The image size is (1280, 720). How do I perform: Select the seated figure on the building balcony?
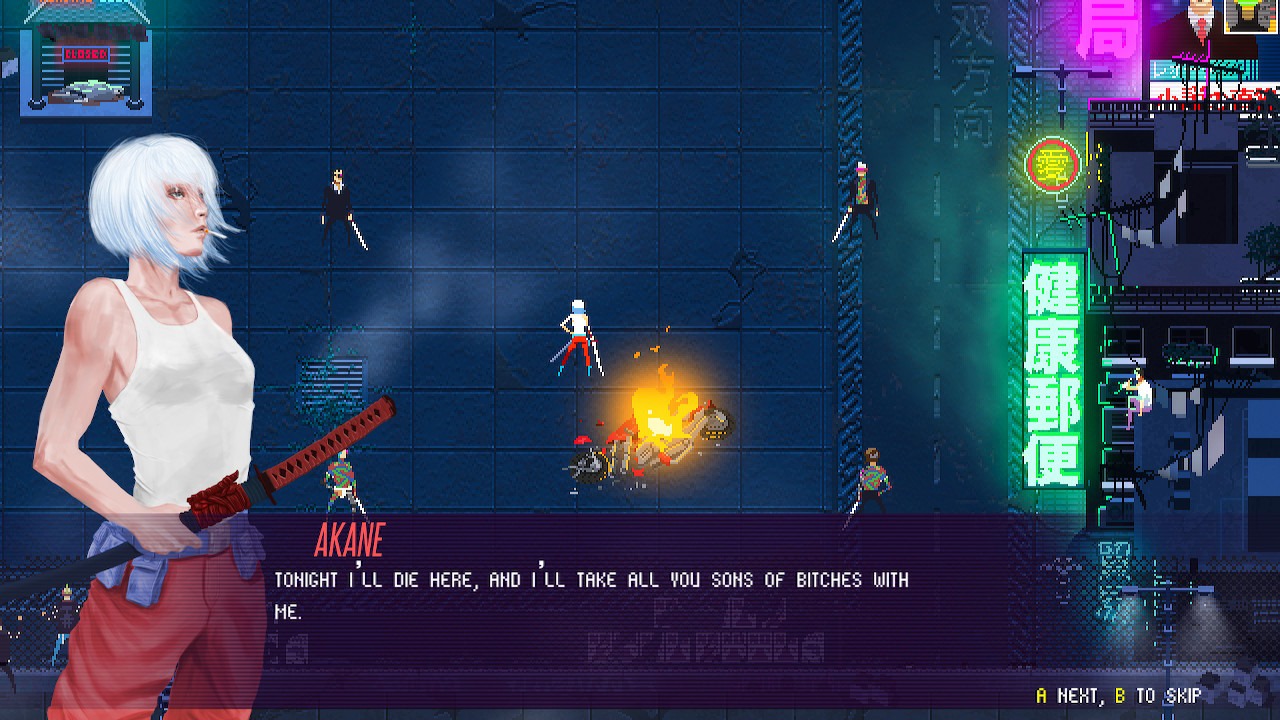(x=1136, y=388)
